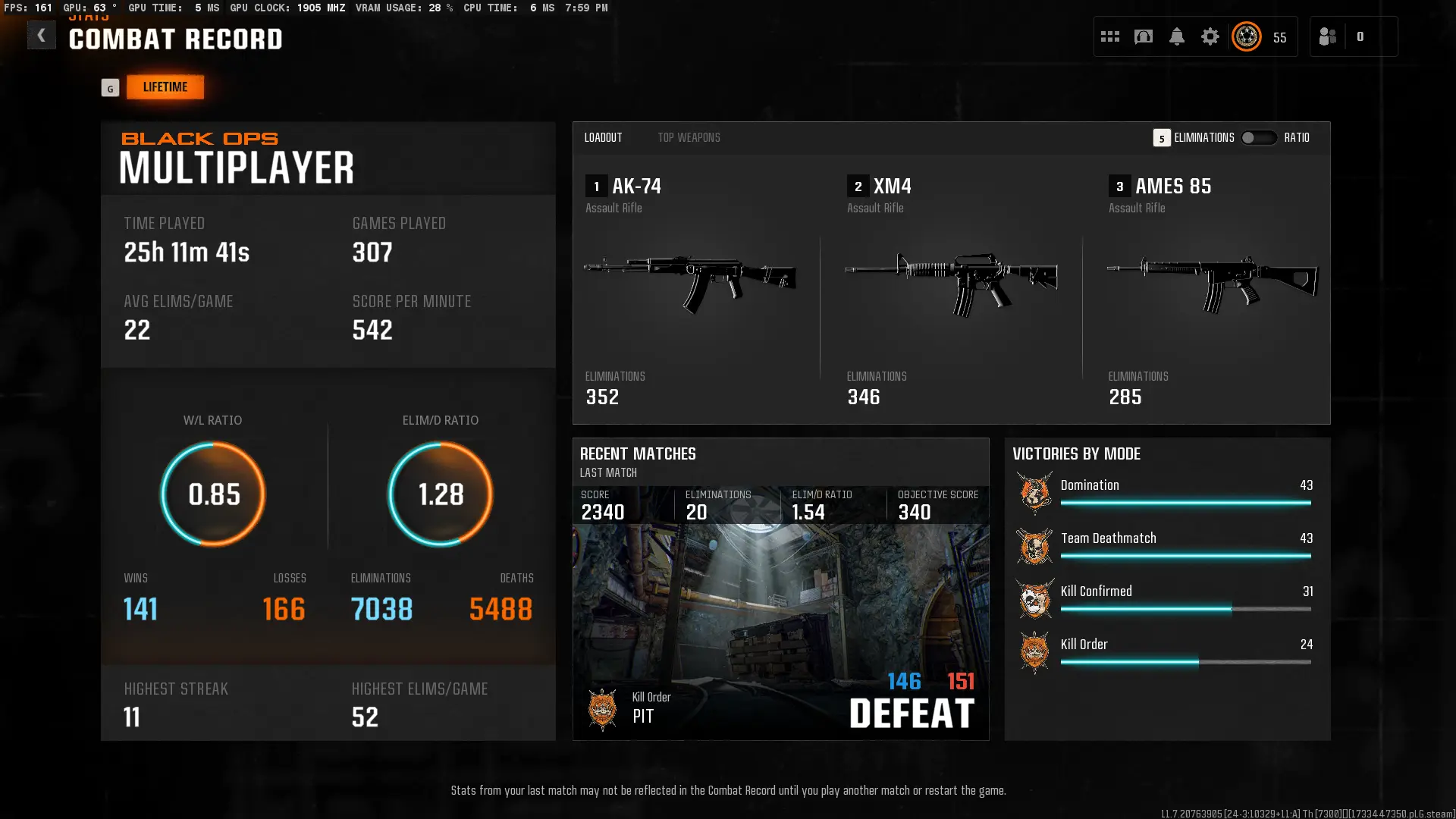Select the Kill Order emblem in Victories list

(1035, 651)
